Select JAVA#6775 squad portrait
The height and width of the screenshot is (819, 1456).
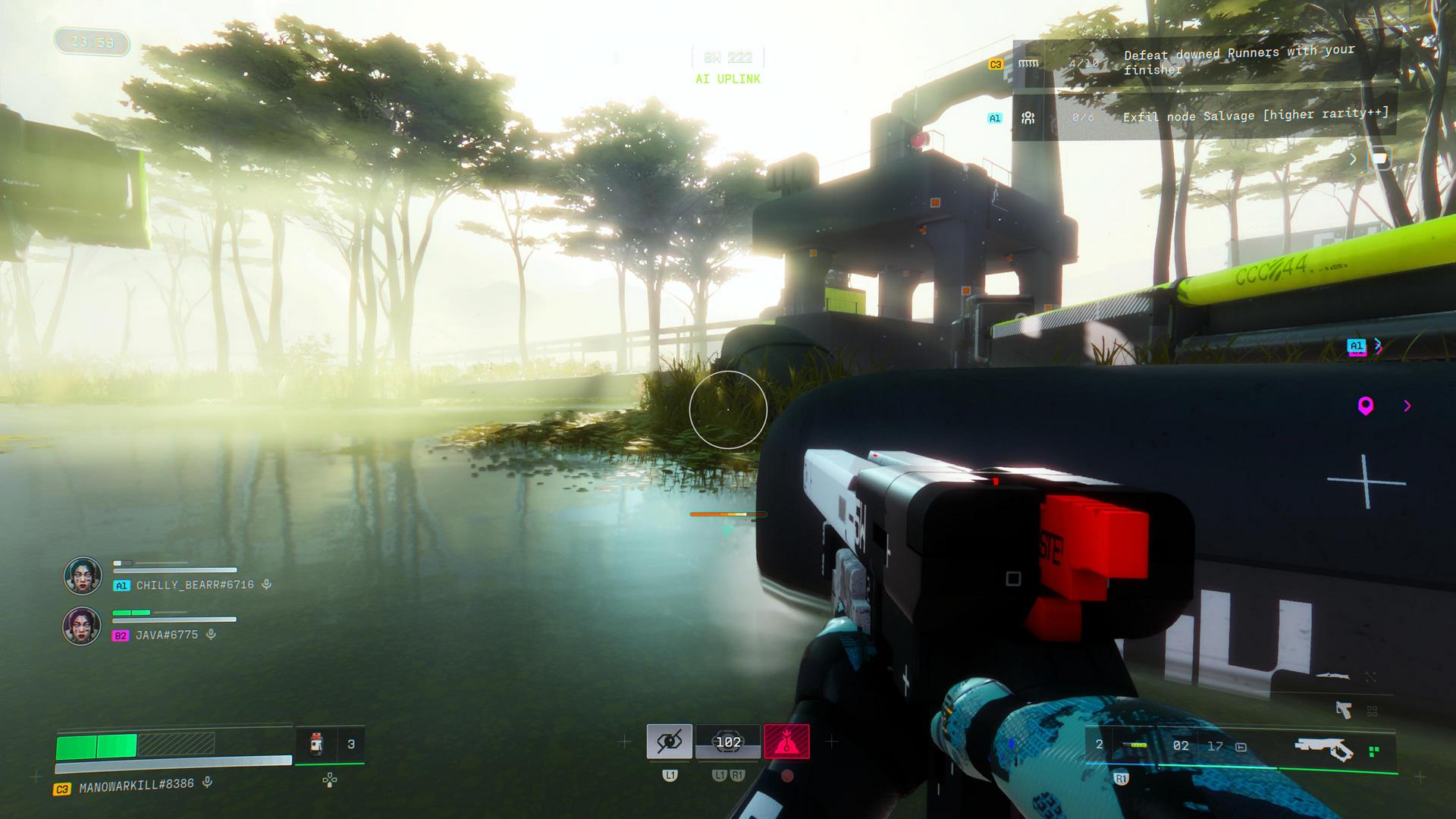point(82,626)
